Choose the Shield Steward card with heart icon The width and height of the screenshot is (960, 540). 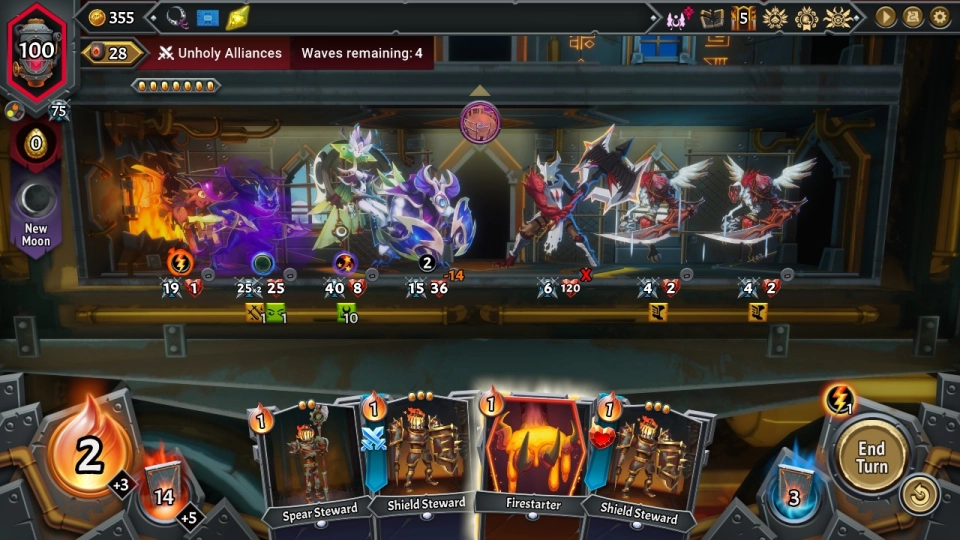click(640, 462)
